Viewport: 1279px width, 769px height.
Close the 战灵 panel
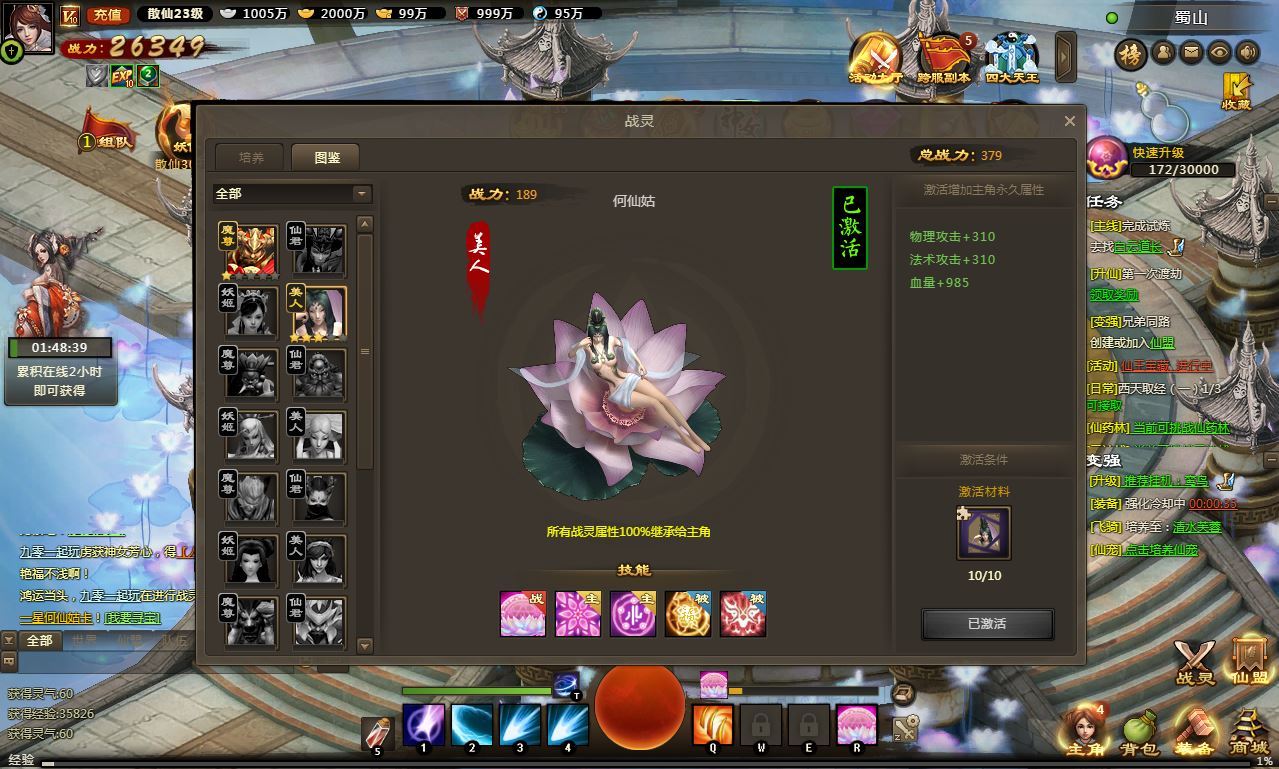[1069, 121]
